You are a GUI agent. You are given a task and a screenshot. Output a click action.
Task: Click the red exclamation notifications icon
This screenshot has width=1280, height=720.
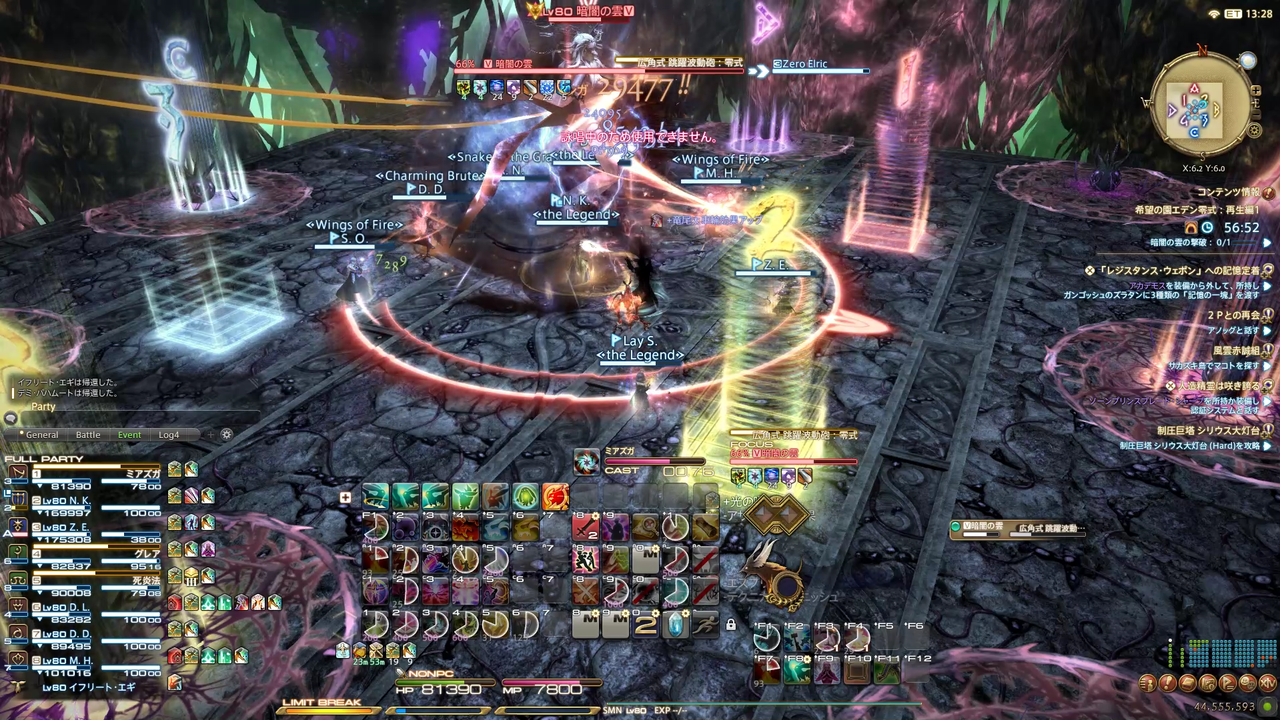click(x=1167, y=683)
